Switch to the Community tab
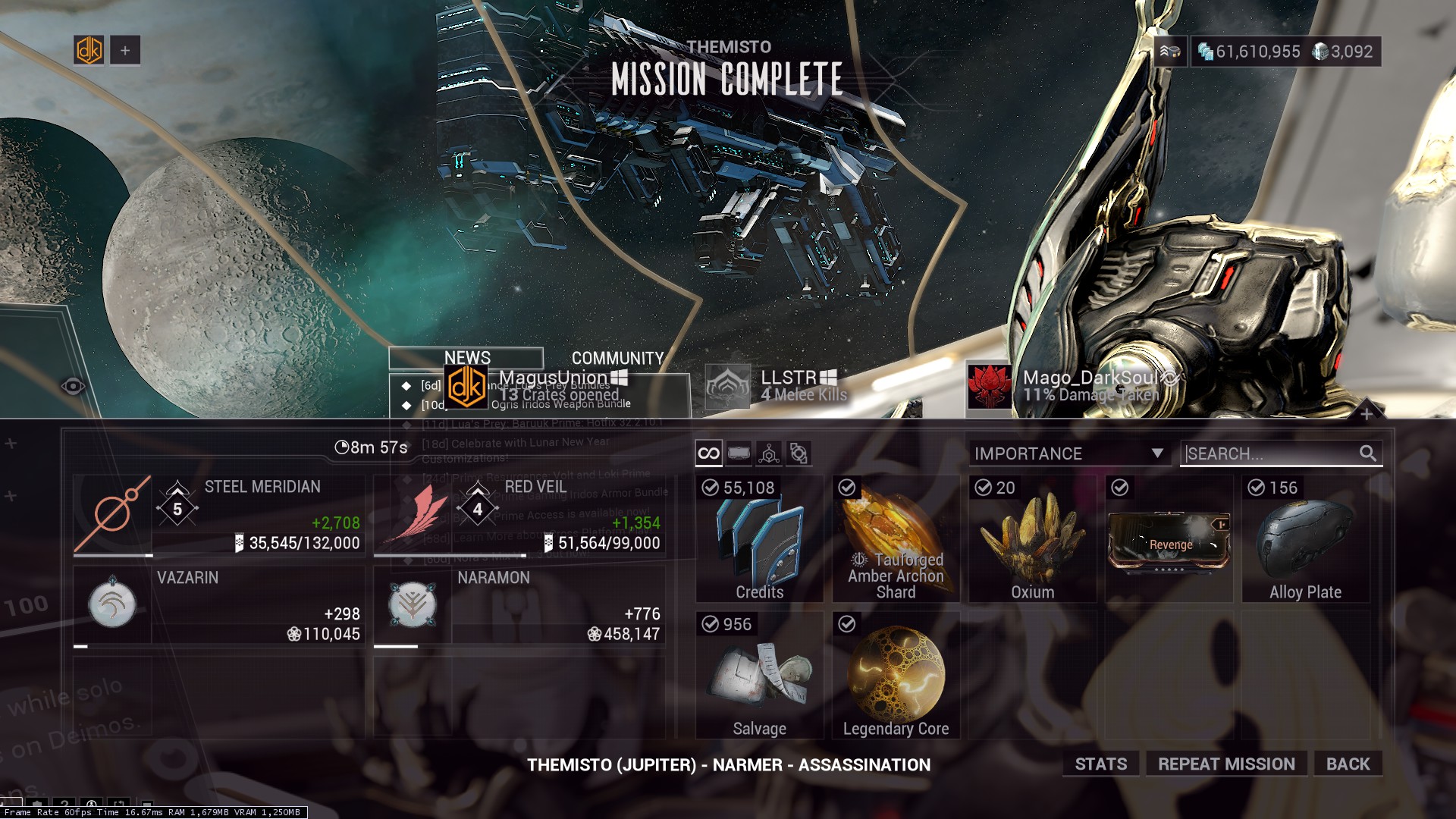This screenshot has width=1456, height=819. pyautogui.click(x=617, y=358)
